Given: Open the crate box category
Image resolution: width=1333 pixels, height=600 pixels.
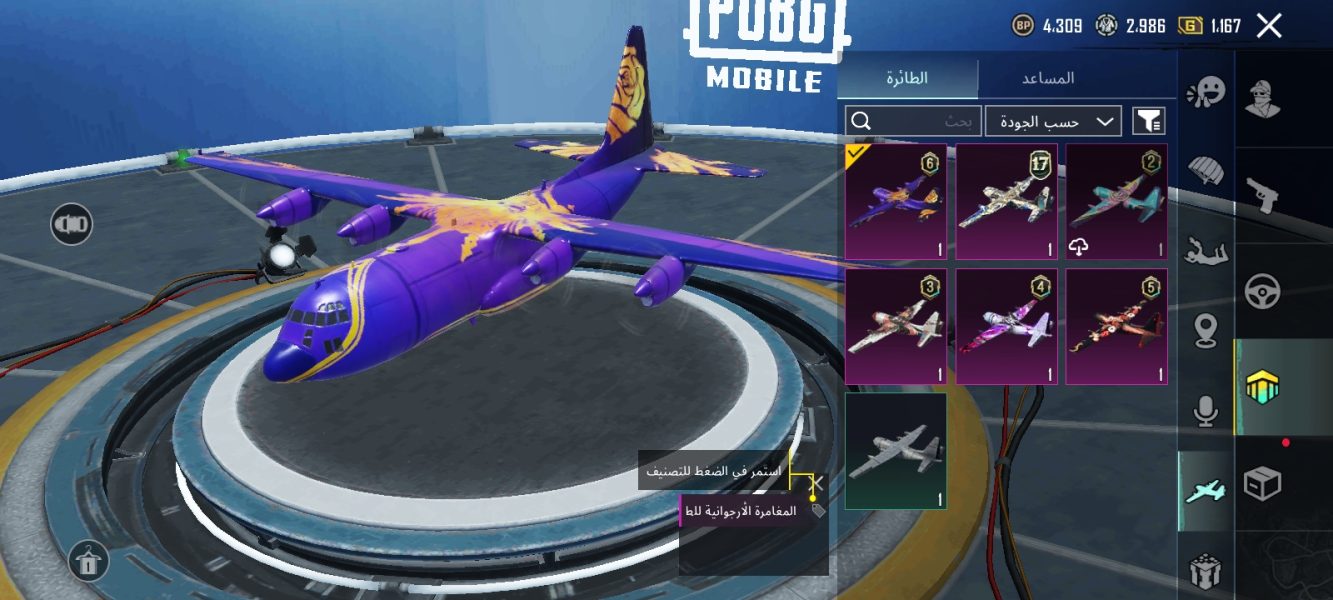Looking at the screenshot, I should pos(1264,484).
